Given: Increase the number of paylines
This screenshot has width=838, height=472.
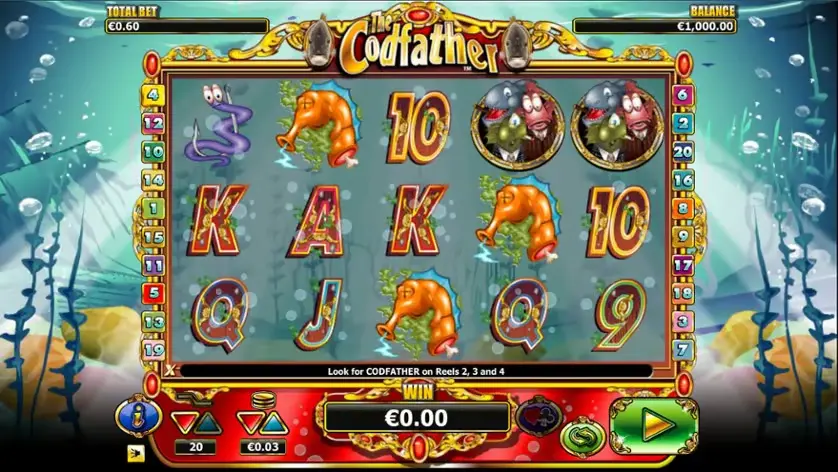Looking at the screenshot, I should pyautogui.click(x=208, y=423).
